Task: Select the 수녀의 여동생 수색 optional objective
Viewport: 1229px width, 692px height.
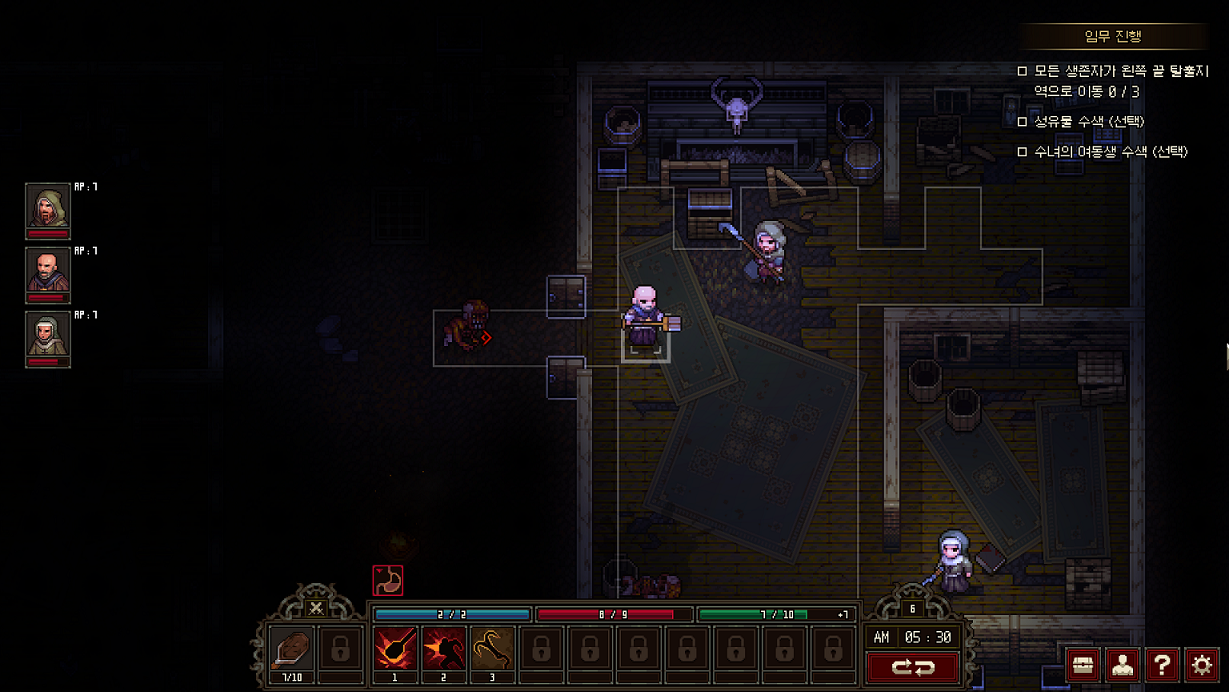Action: tap(1110, 152)
